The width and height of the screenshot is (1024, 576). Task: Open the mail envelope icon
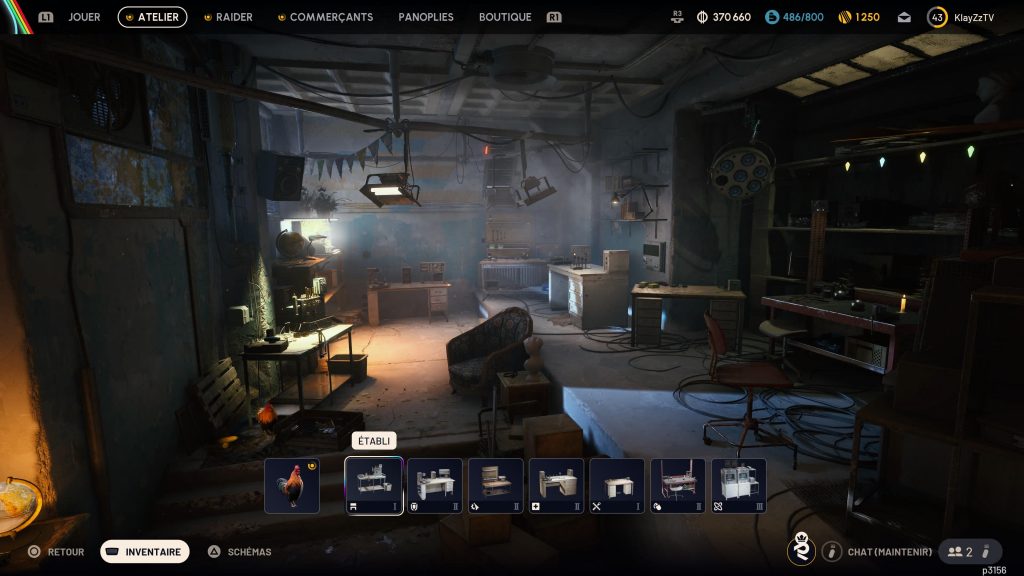click(904, 17)
